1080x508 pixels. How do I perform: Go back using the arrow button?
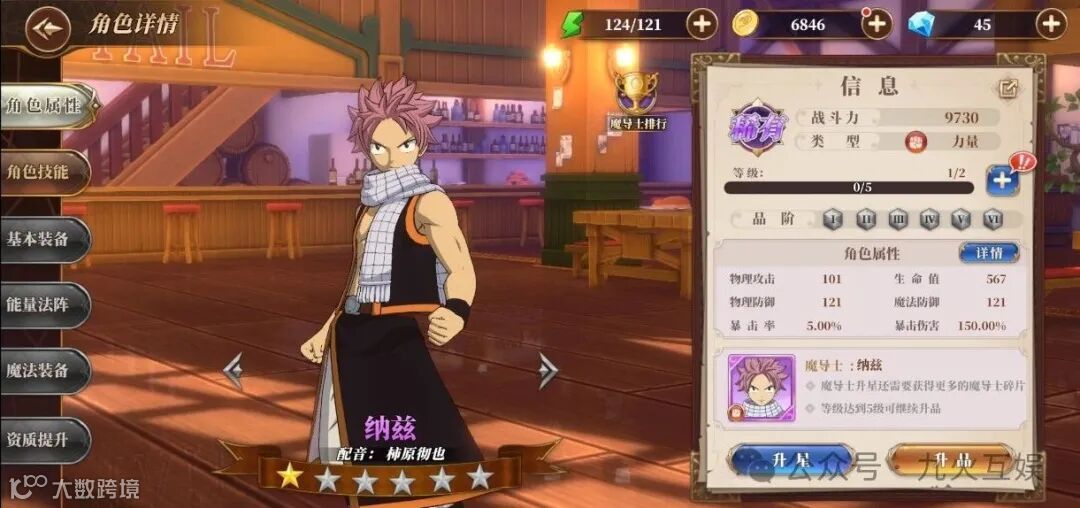46,29
